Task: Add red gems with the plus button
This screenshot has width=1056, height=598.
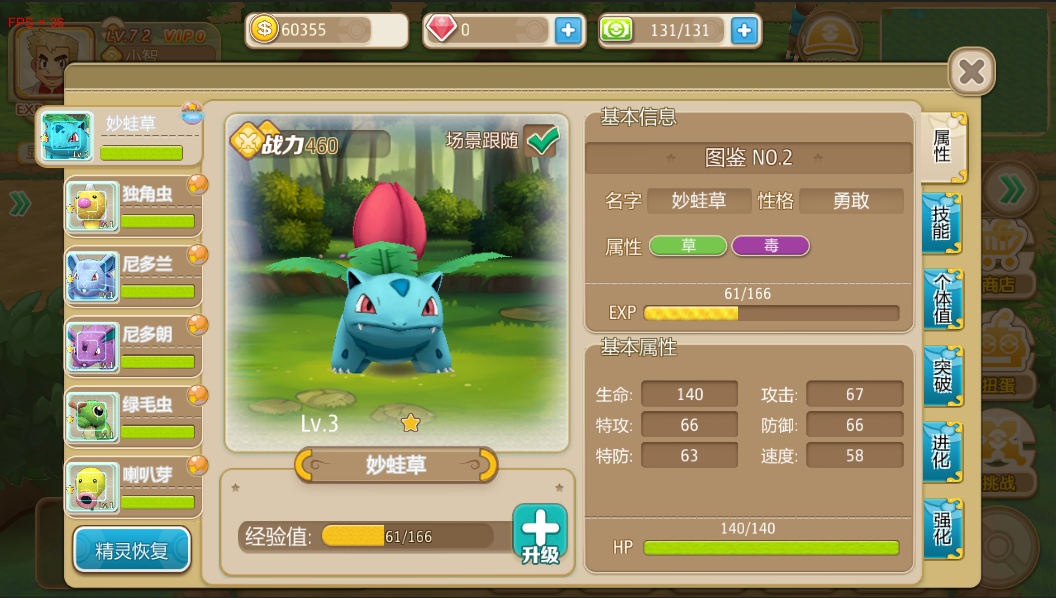Action: (568, 30)
